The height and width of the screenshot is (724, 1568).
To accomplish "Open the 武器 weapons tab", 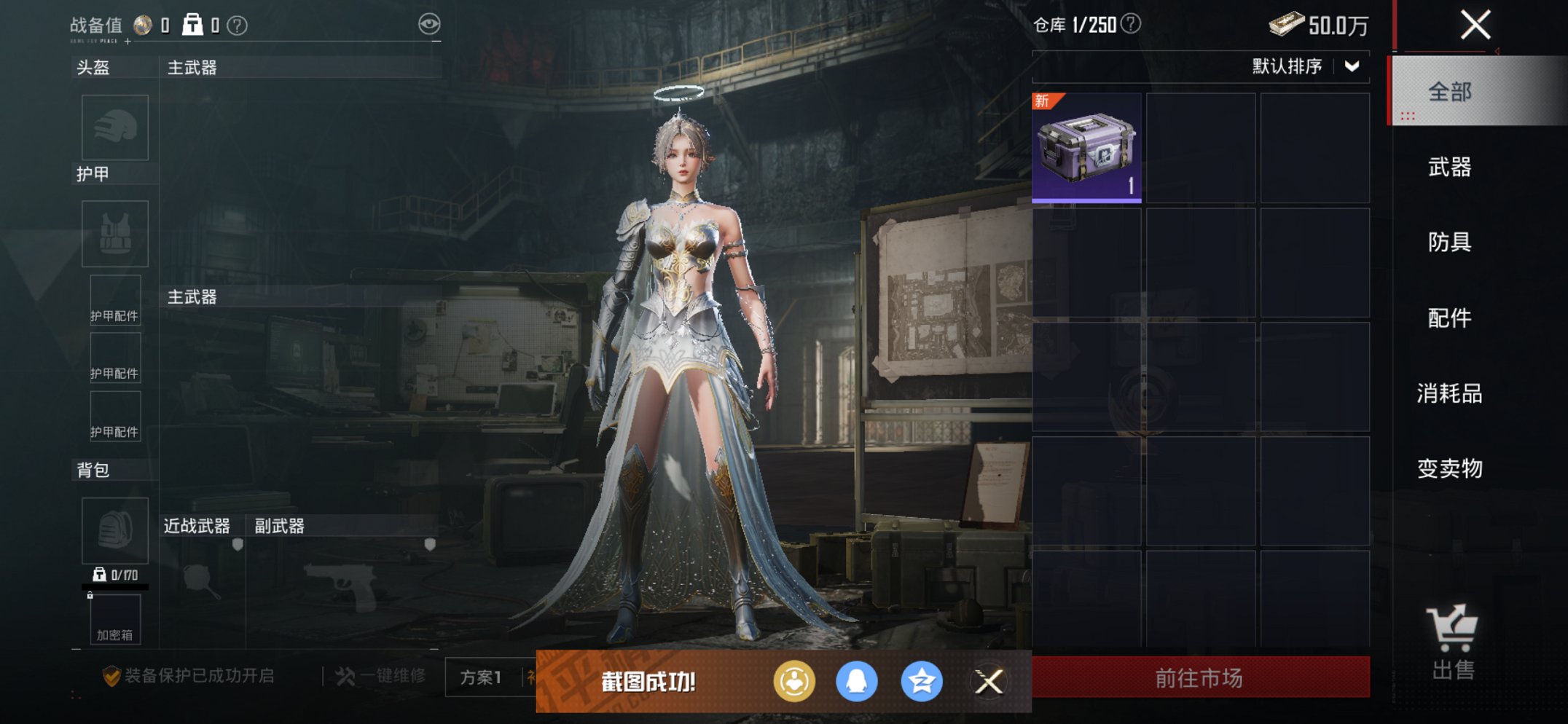I will tap(1450, 168).
